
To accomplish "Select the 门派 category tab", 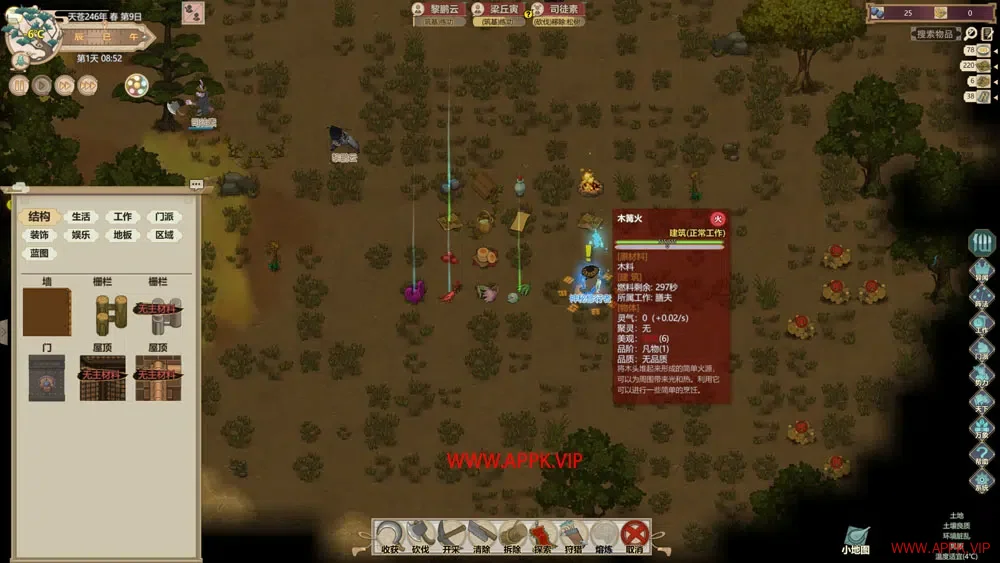I will 164,217.
